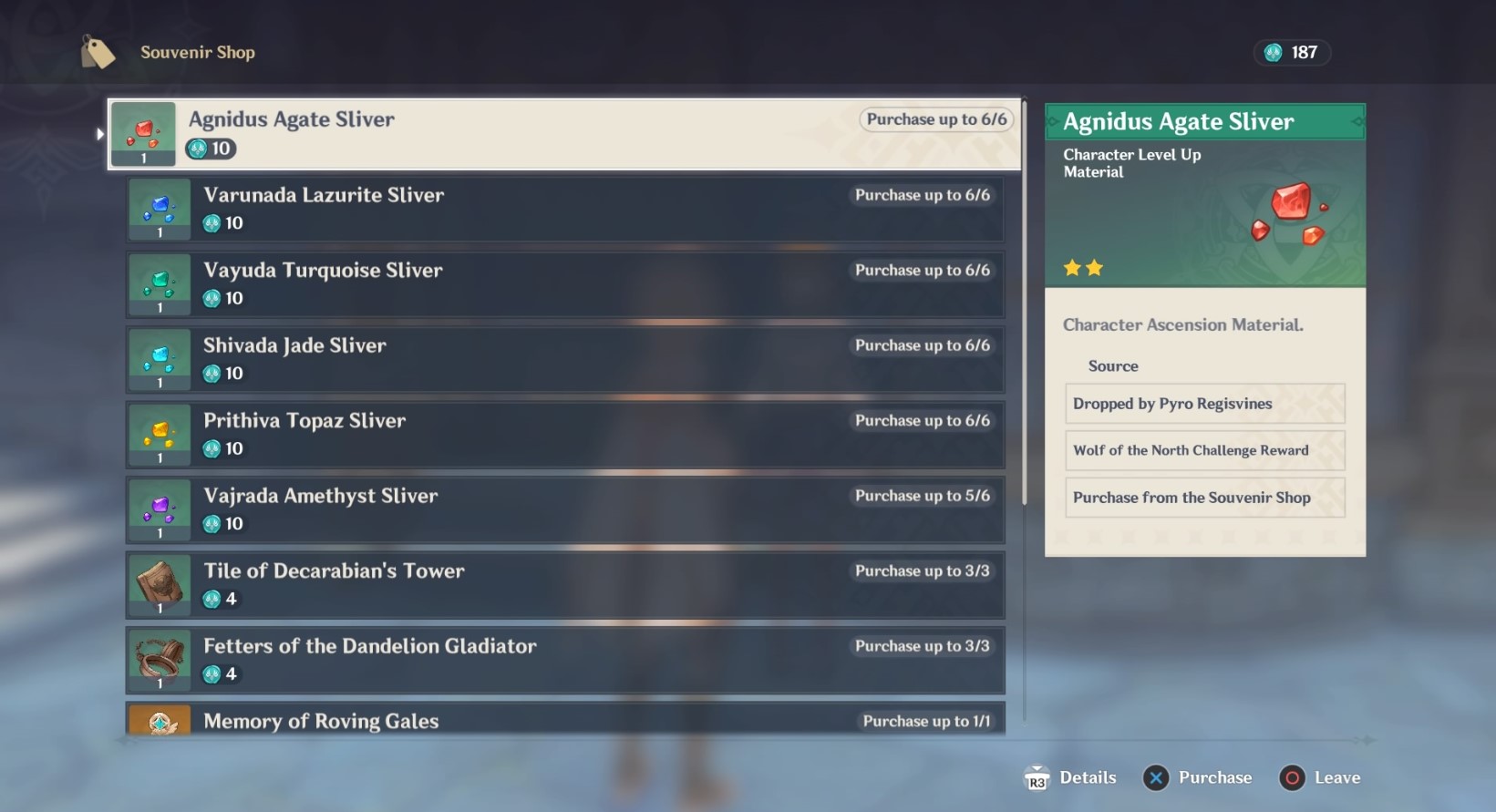Select the Agnidus Agate Sliver row
The image size is (1496, 812).
(563, 134)
